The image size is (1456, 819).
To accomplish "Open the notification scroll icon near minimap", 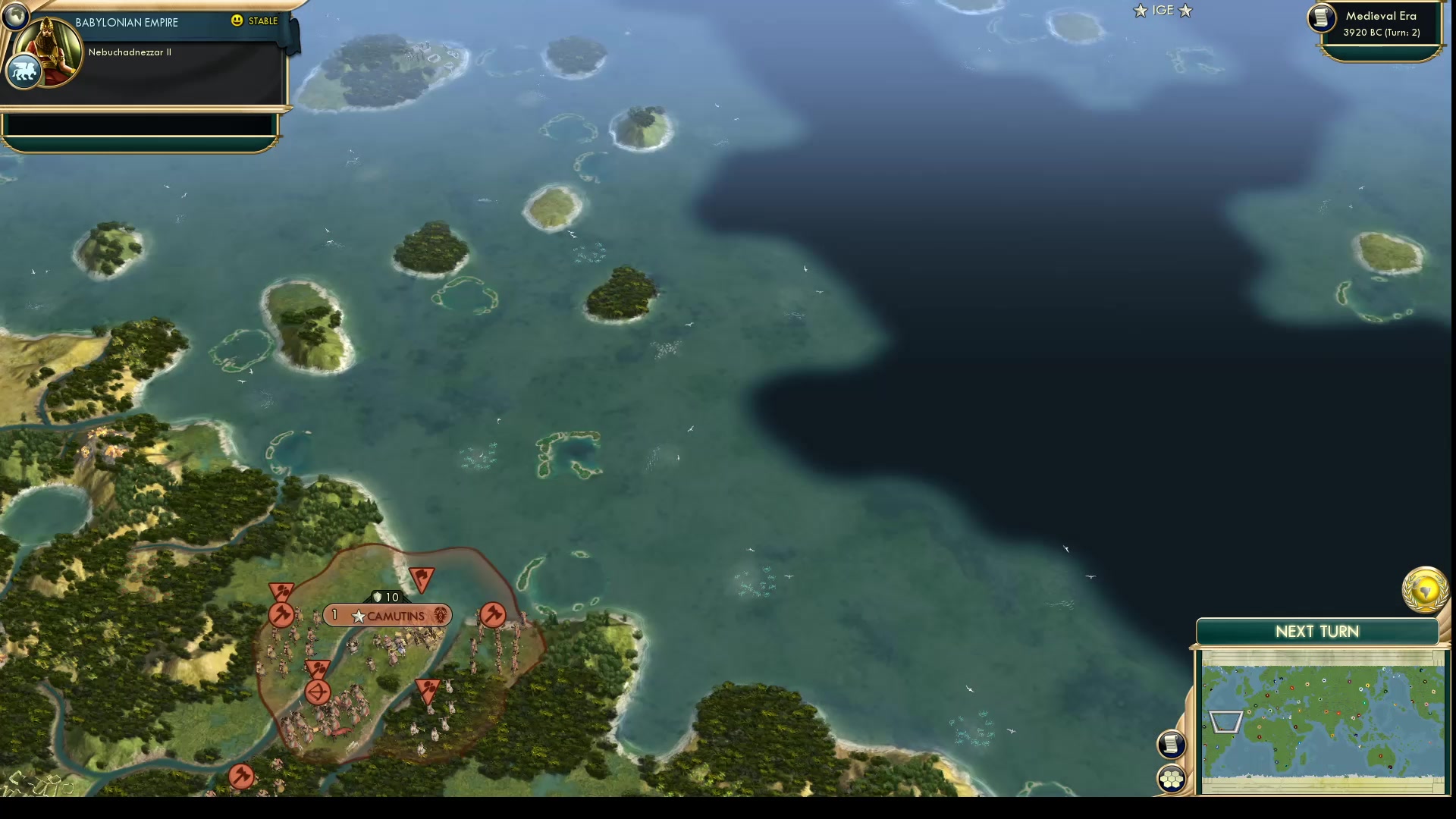I will tap(1172, 744).
